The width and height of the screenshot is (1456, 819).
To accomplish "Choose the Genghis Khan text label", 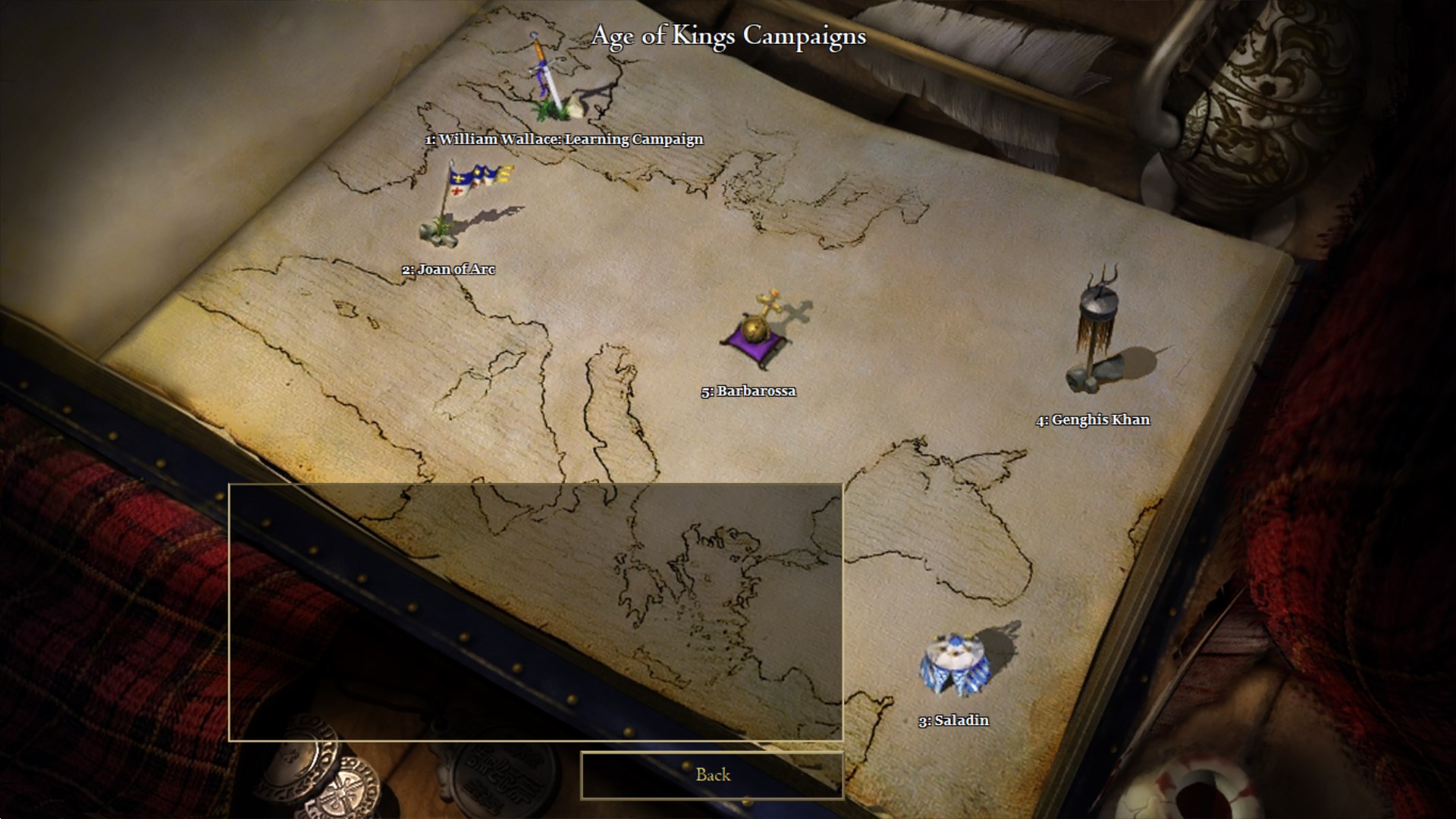I will point(1093,420).
